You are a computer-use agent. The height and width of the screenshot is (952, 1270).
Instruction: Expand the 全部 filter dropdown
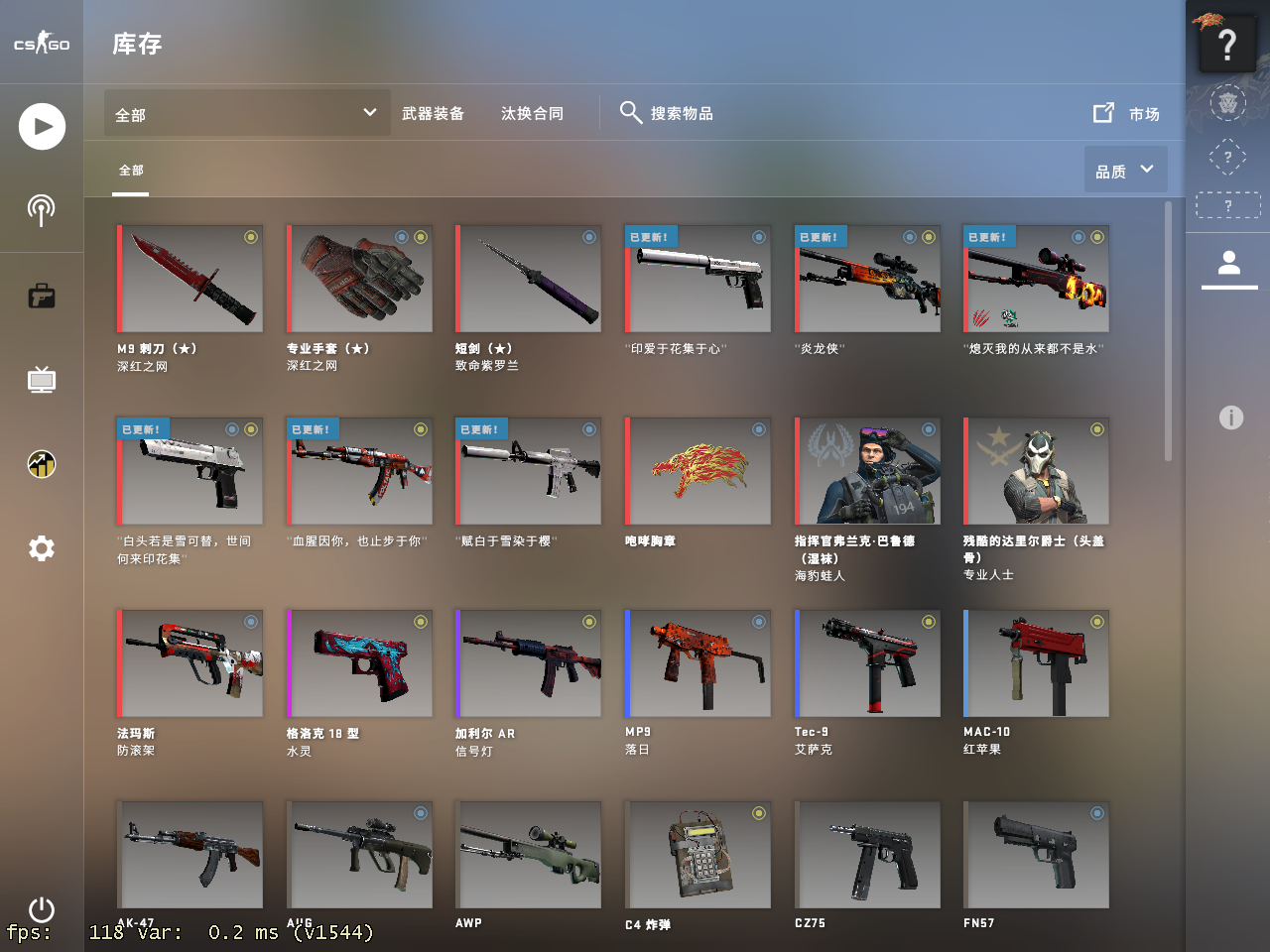(246, 113)
